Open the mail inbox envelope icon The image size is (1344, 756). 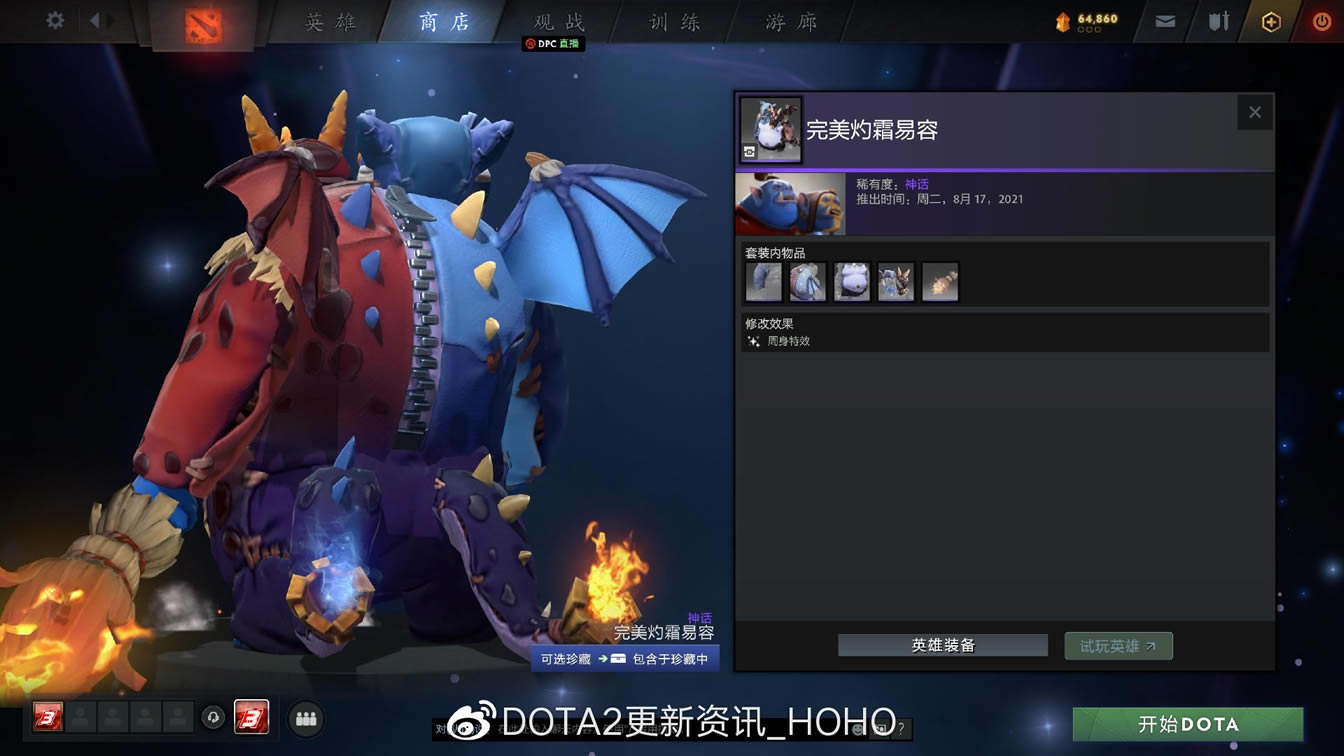1163,19
